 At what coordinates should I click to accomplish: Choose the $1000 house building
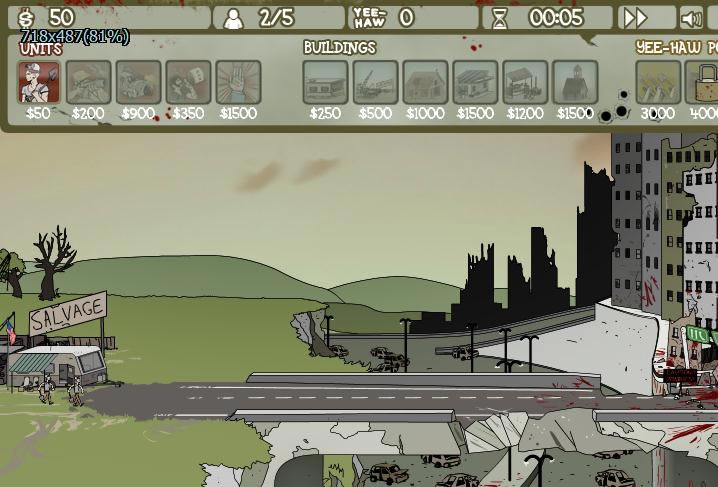425,82
